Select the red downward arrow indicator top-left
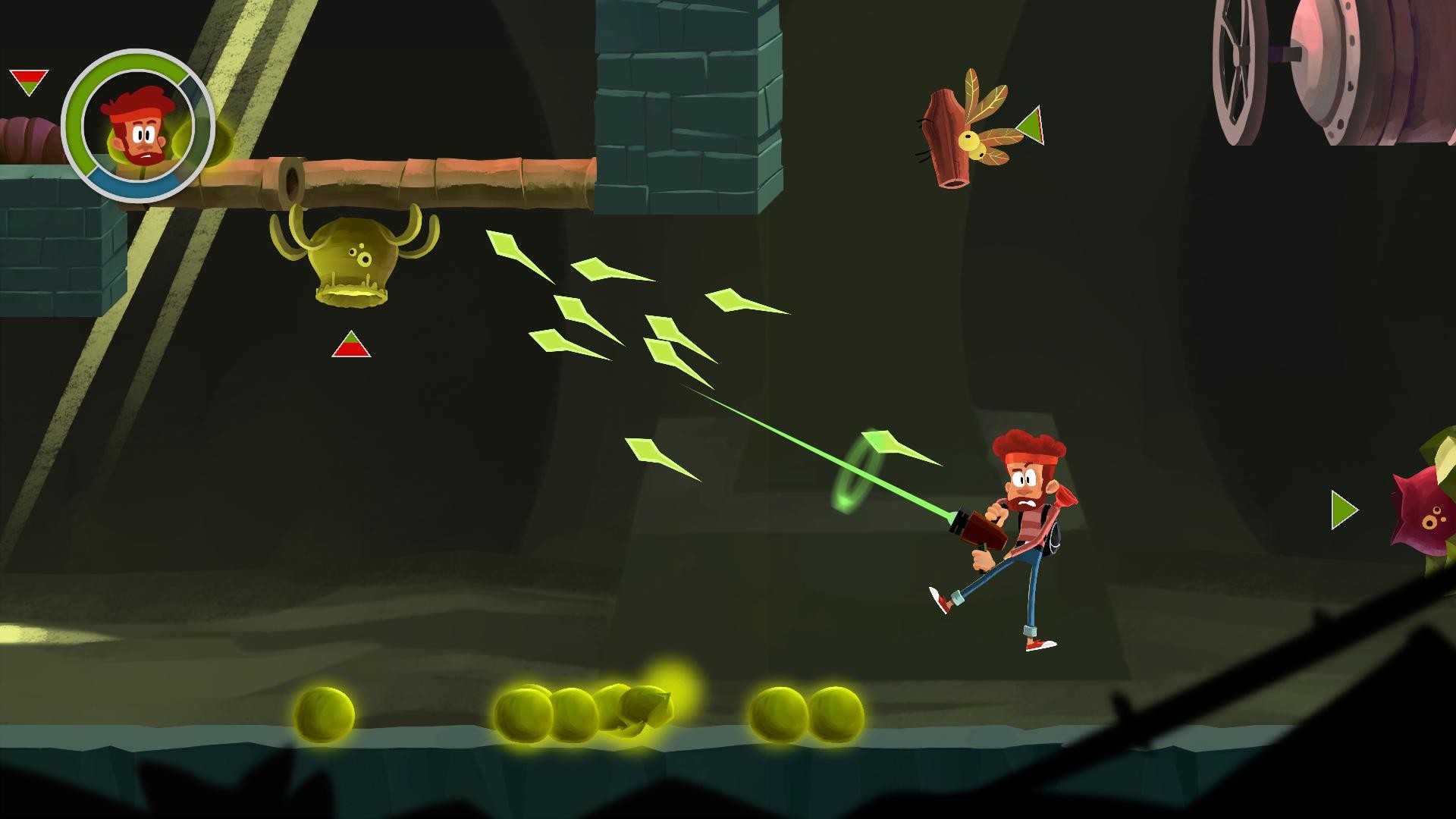The image size is (1456, 819). click(x=27, y=80)
